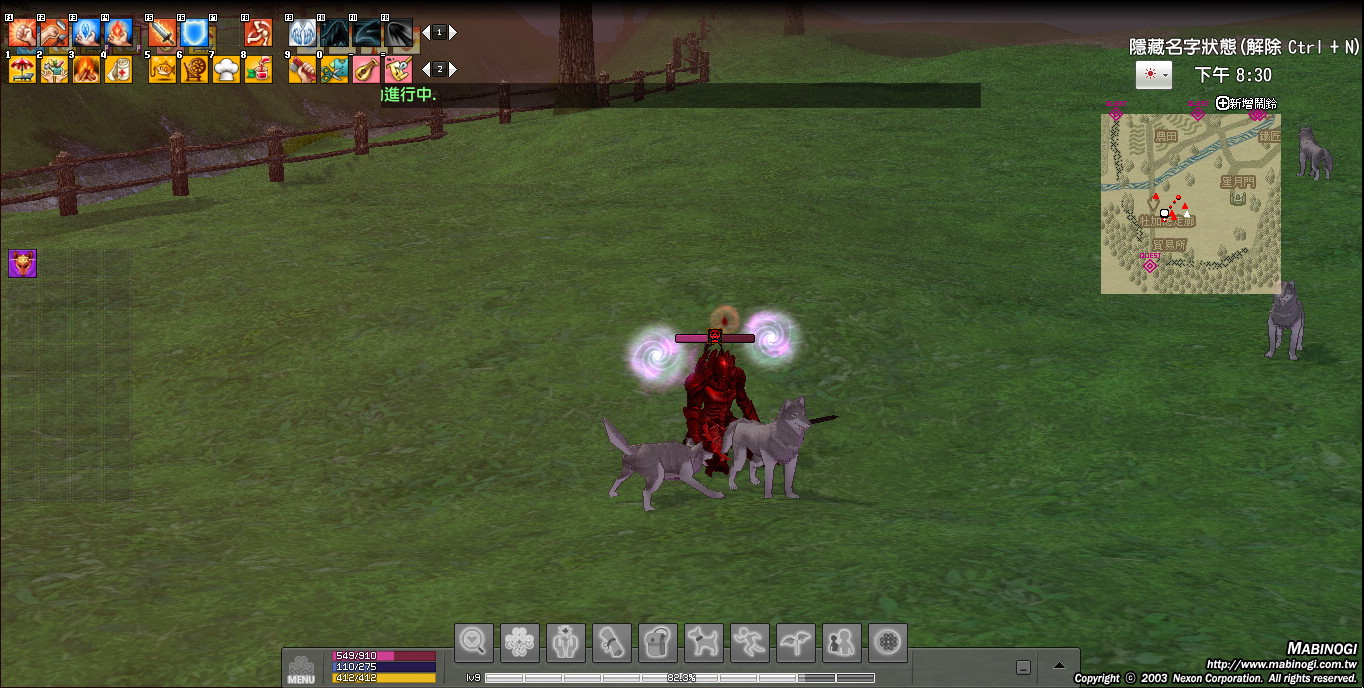Play the lute music skill
1364x688 pixels.
366,70
